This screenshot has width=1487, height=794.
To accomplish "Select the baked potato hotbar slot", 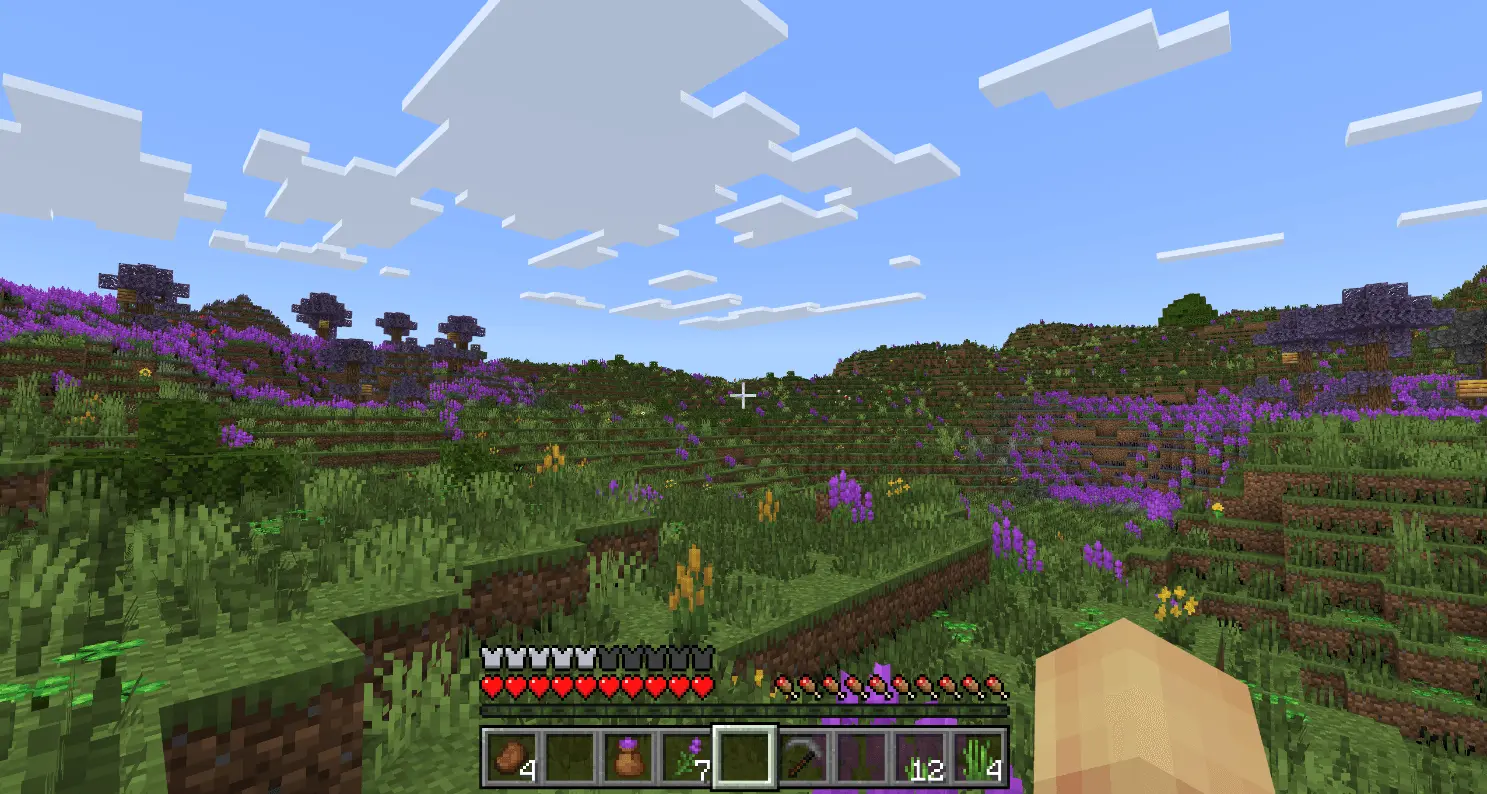I will [511, 757].
